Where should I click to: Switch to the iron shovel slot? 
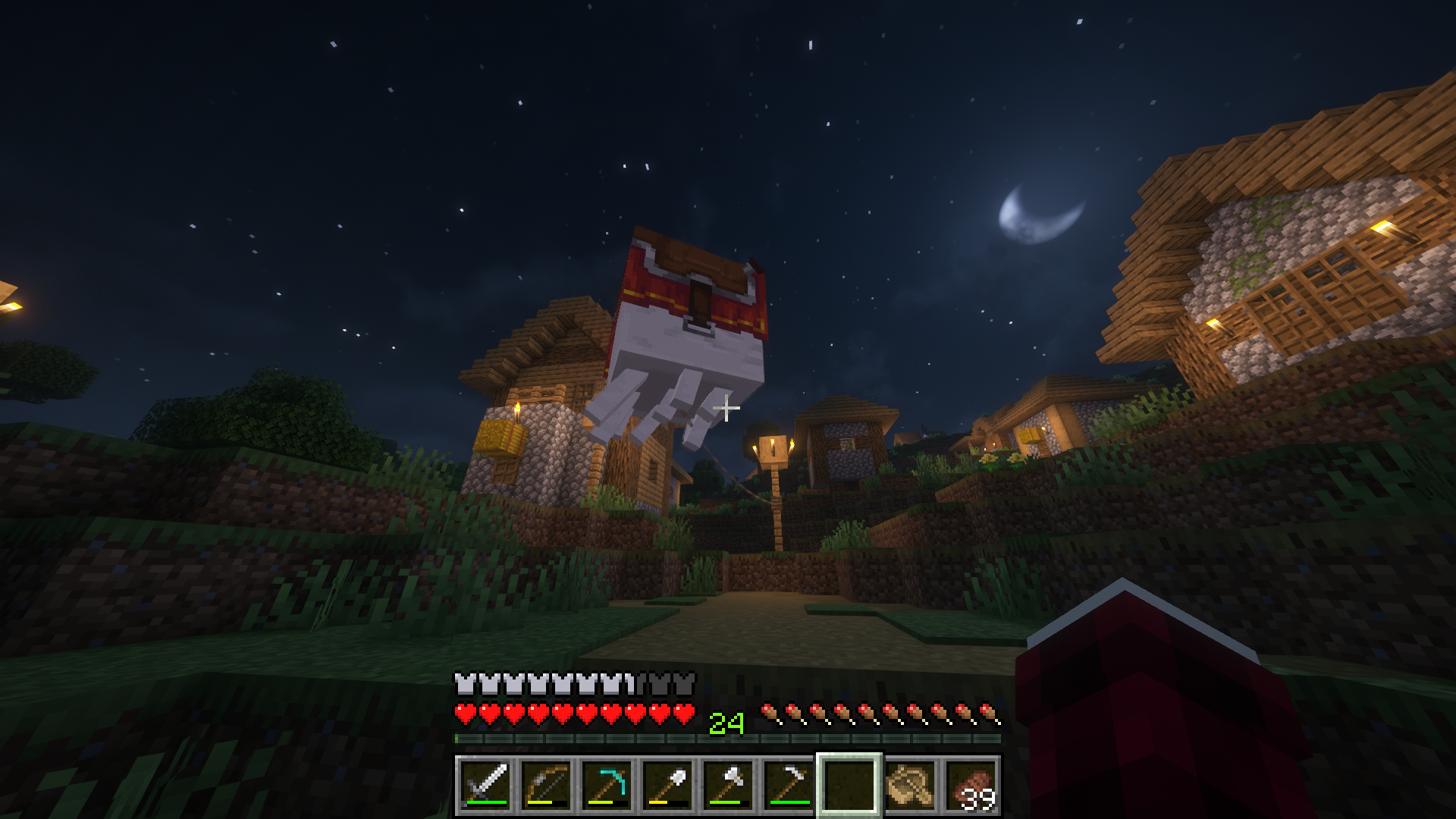coord(667,785)
